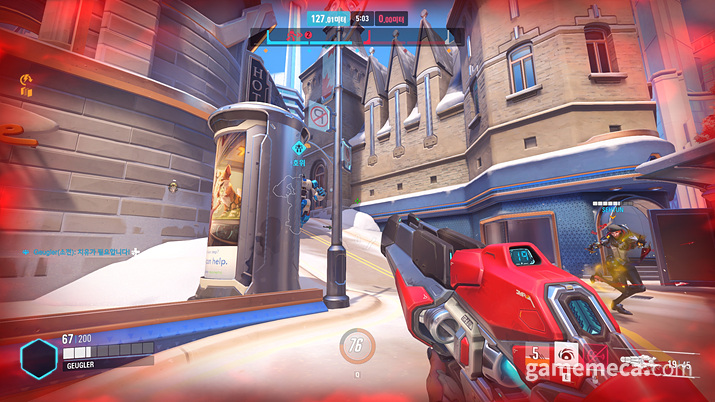Activate the ultimate charge meter showing 76
Screen dimensions: 715x402
point(357,346)
